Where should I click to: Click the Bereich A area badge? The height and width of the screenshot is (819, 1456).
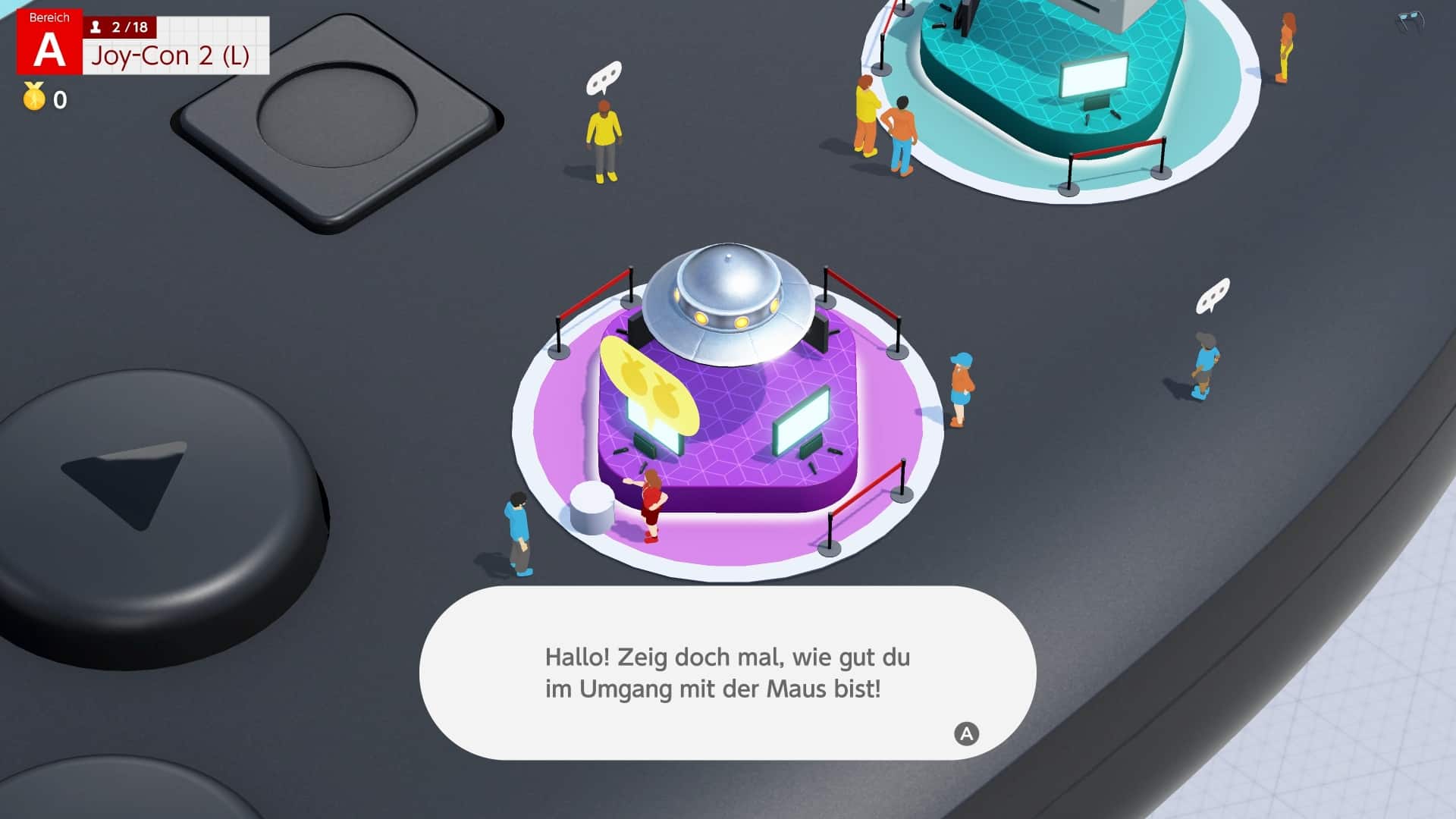(x=49, y=42)
